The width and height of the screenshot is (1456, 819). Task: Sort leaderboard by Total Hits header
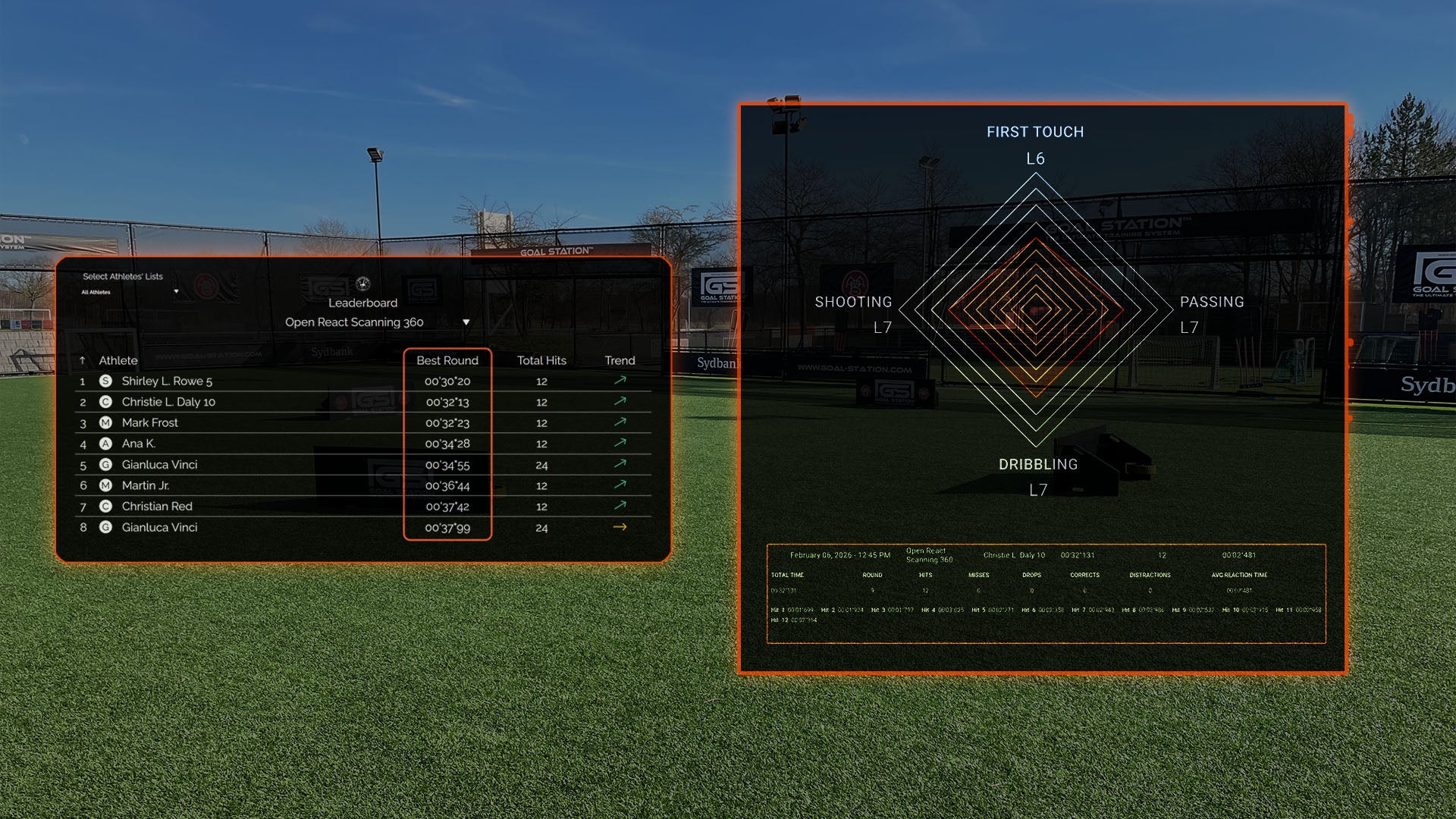point(541,360)
